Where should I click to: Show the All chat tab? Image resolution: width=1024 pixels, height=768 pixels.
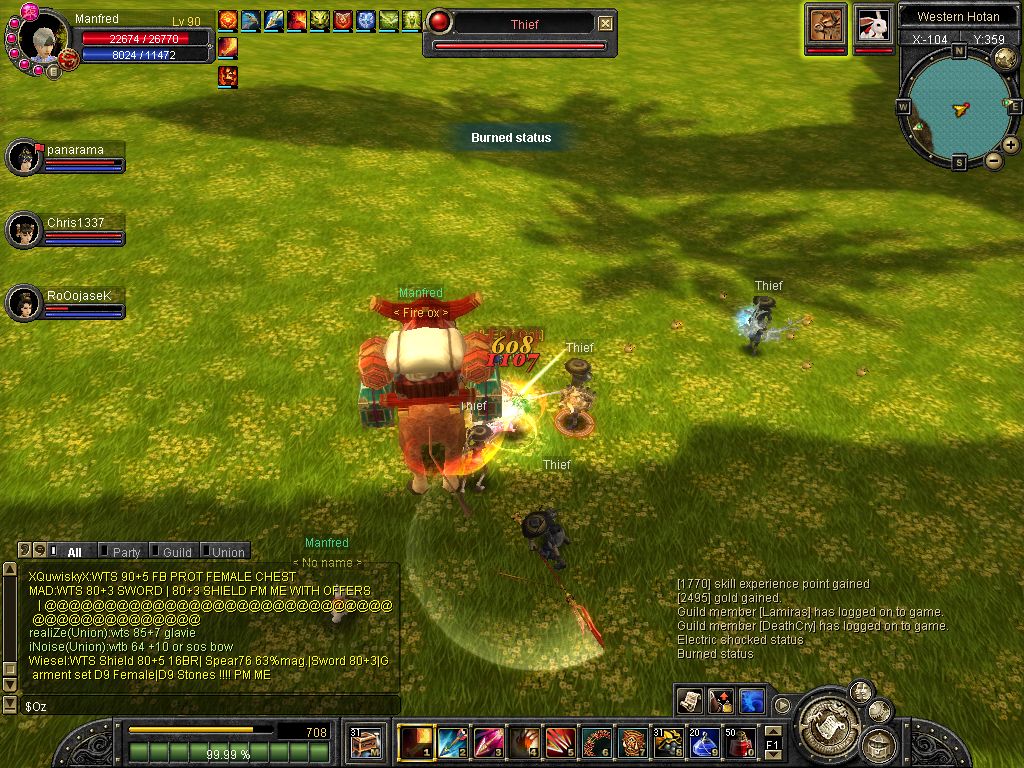point(74,552)
